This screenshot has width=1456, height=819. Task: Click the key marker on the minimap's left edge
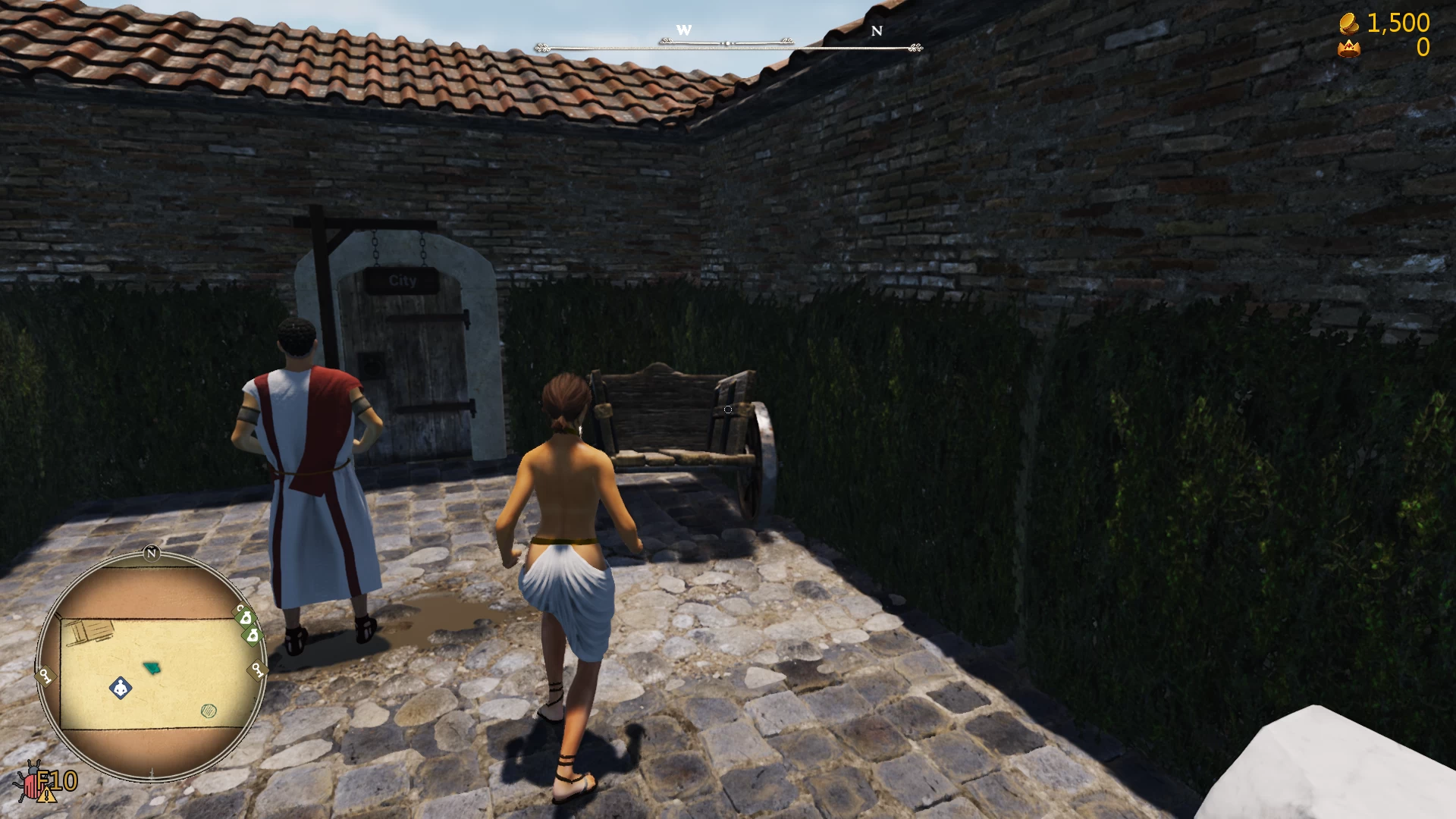(45, 676)
